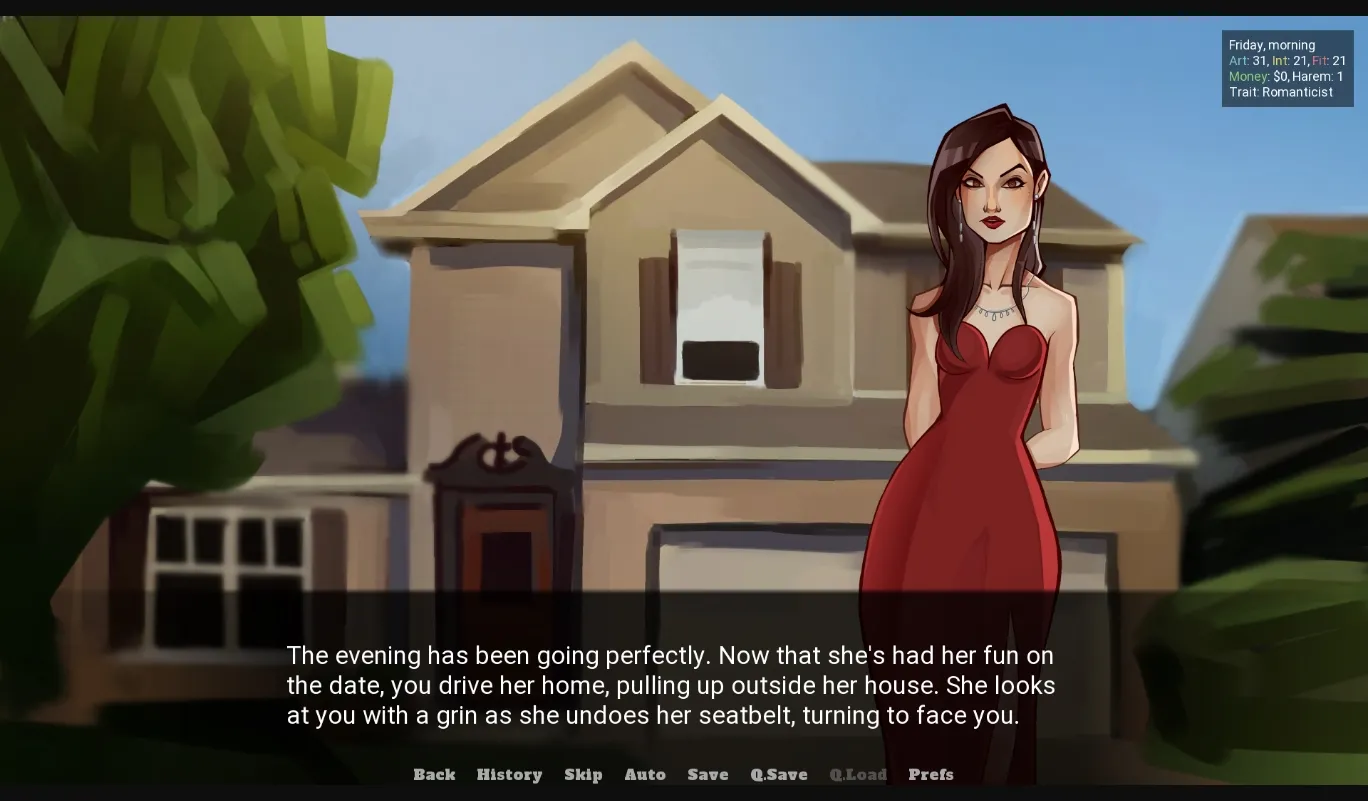Click the Friday, morning time display
Image resolution: width=1368 pixels, height=801 pixels.
(x=1271, y=45)
